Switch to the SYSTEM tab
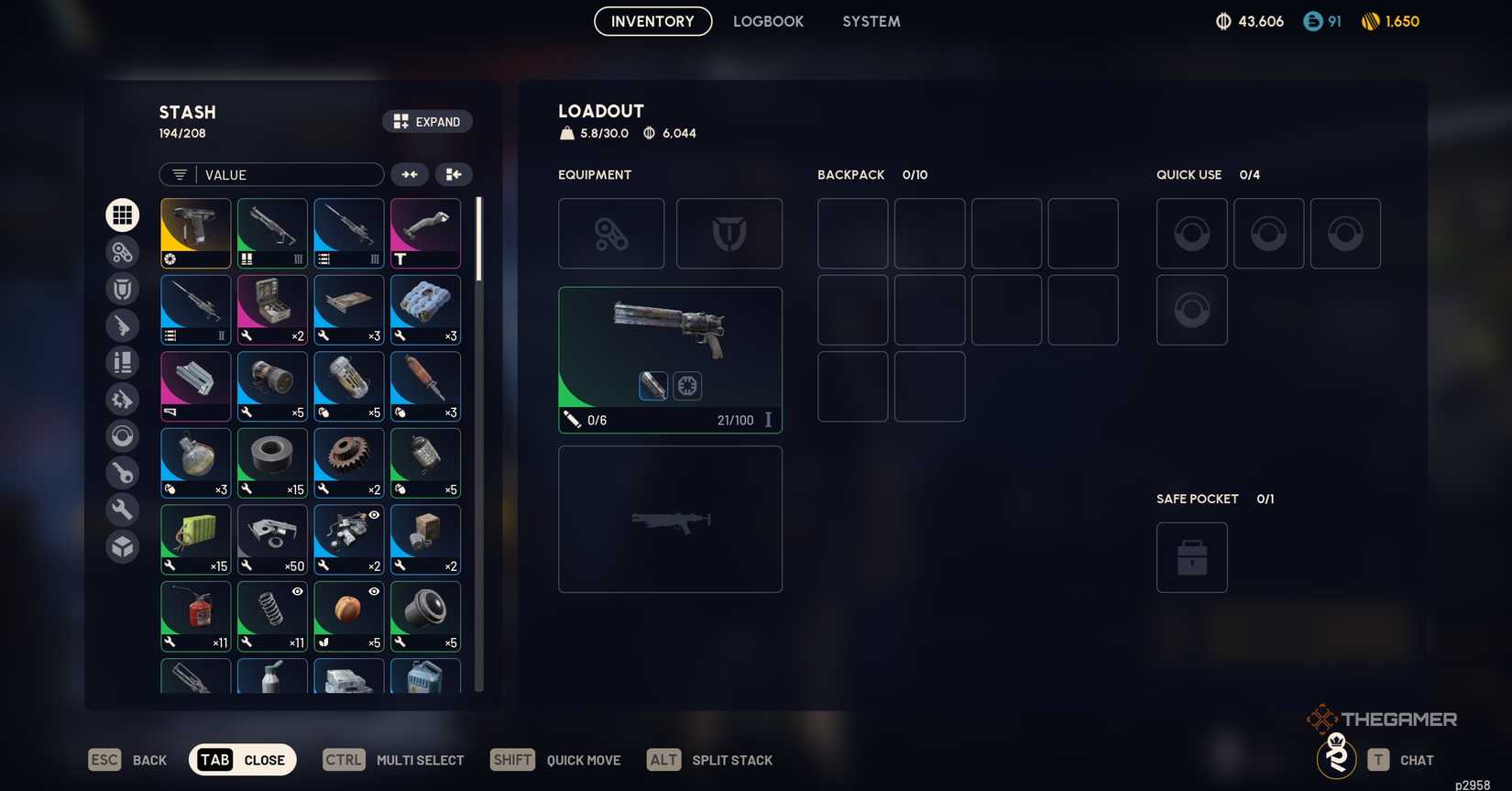Screen dimensions: 1512x791 coord(871,21)
